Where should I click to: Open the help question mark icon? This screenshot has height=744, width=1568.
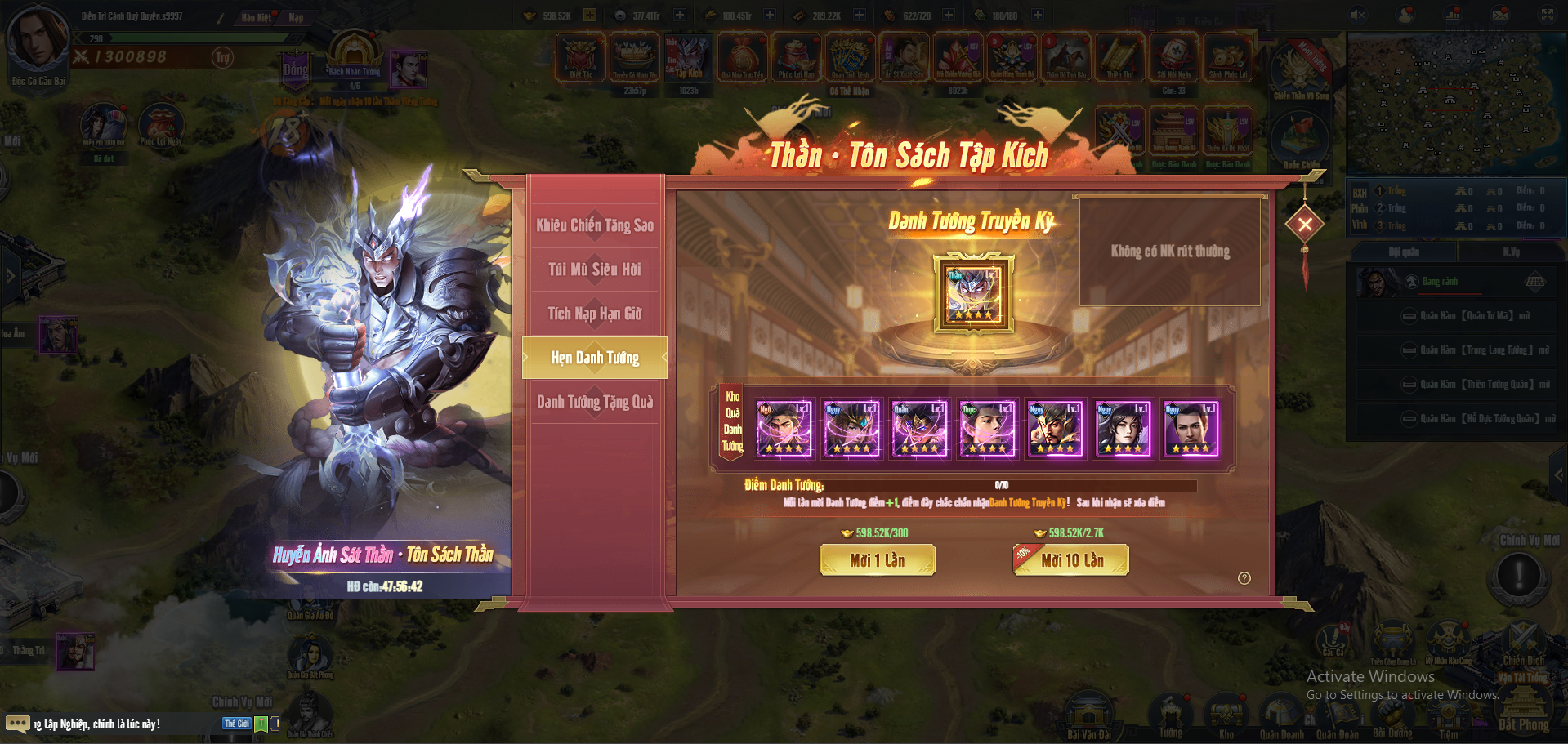(x=1244, y=578)
